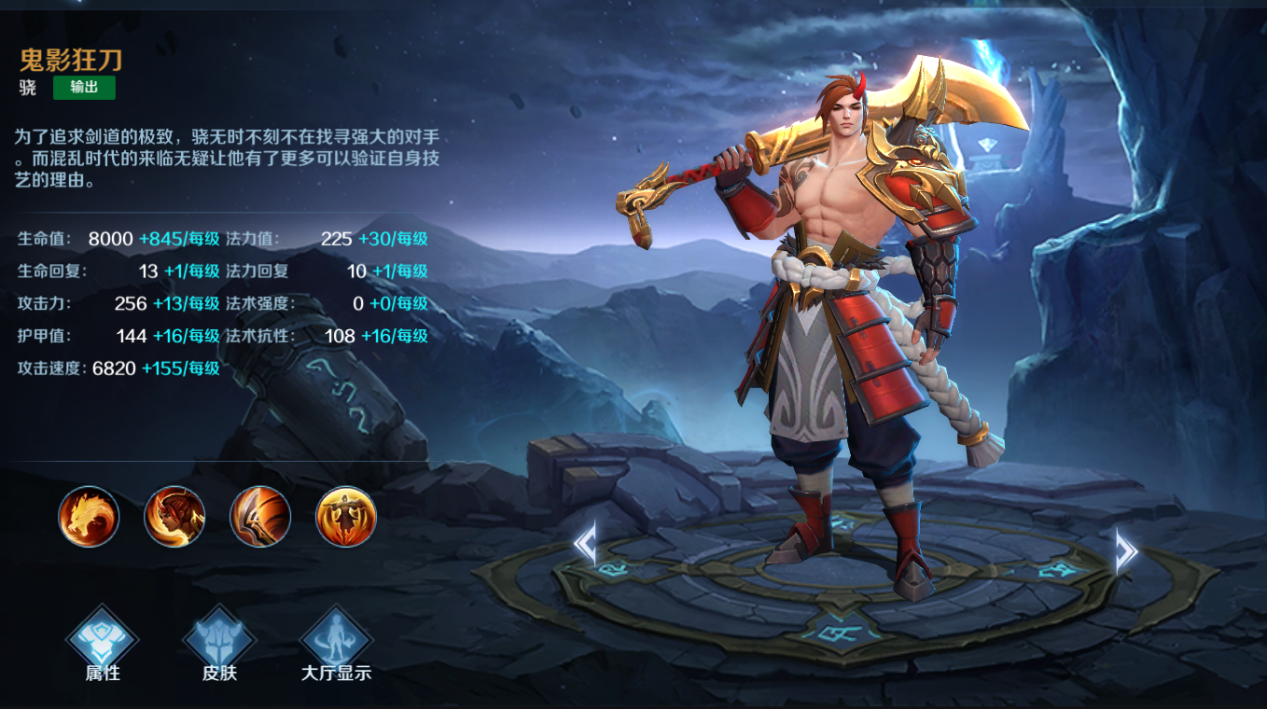View the horned warrior portrait skill
The image size is (1267, 709).
point(175,516)
